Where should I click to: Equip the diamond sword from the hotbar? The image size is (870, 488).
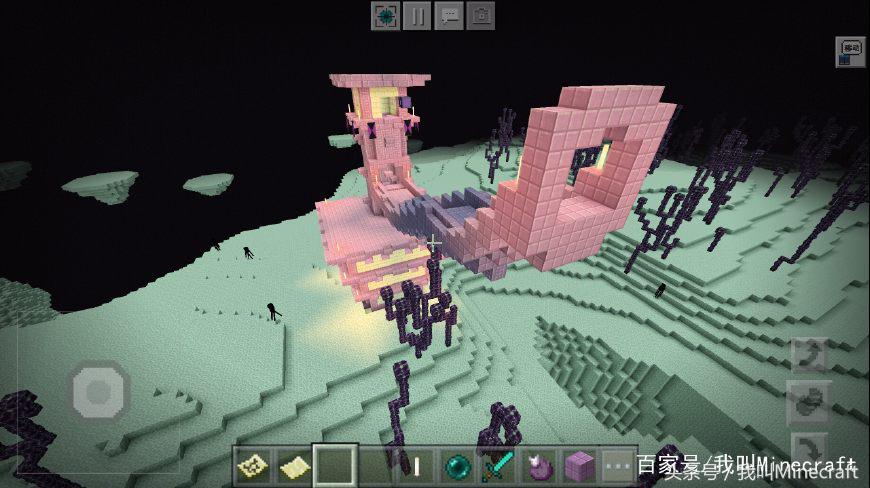(499, 466)
